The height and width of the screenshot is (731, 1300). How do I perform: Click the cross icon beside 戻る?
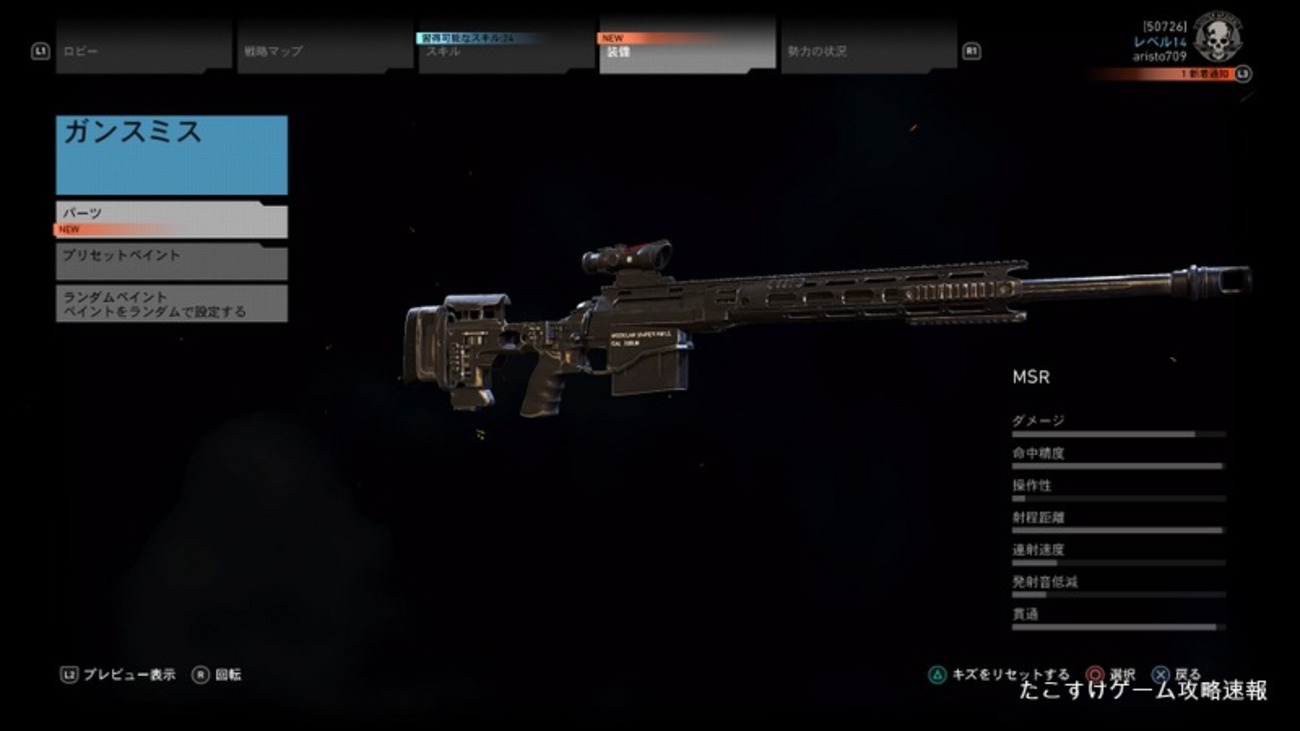[x=1161, y=674]
